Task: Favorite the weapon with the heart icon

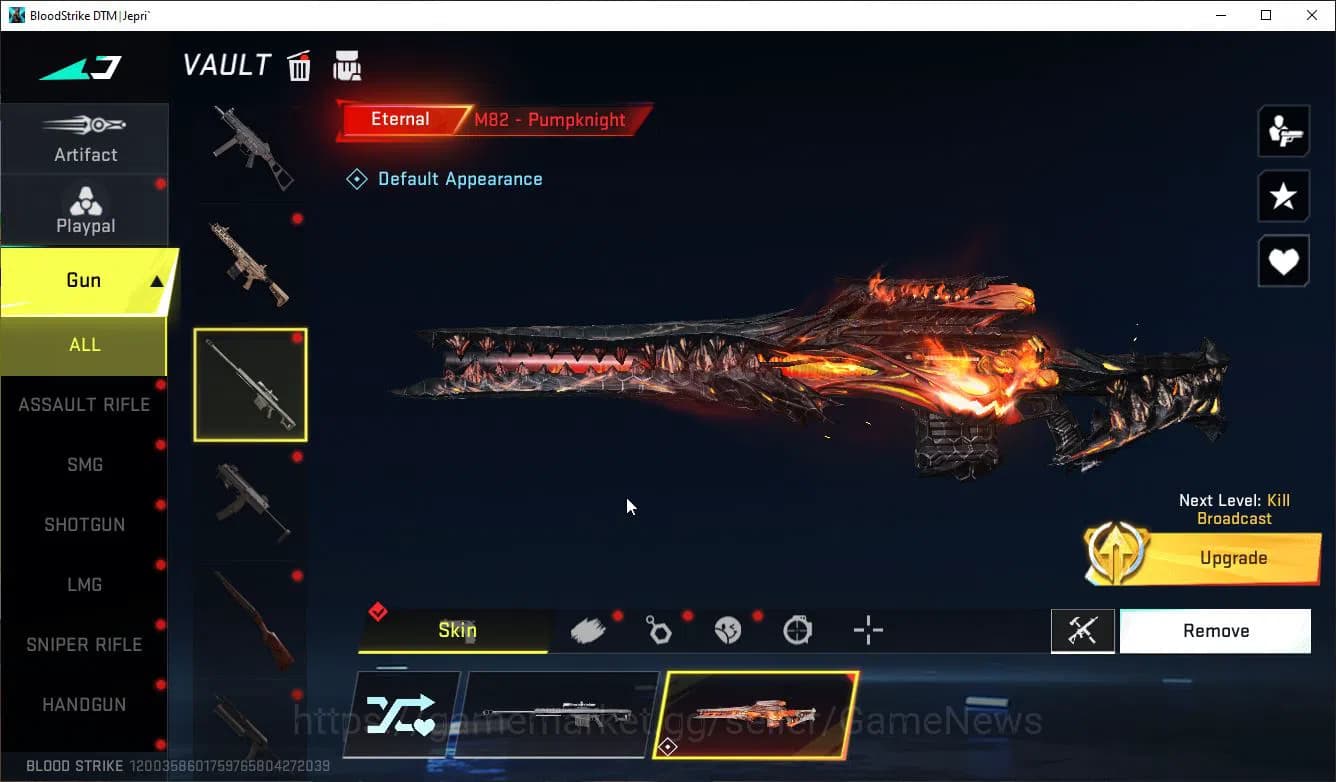Action: click(1283, 261)
